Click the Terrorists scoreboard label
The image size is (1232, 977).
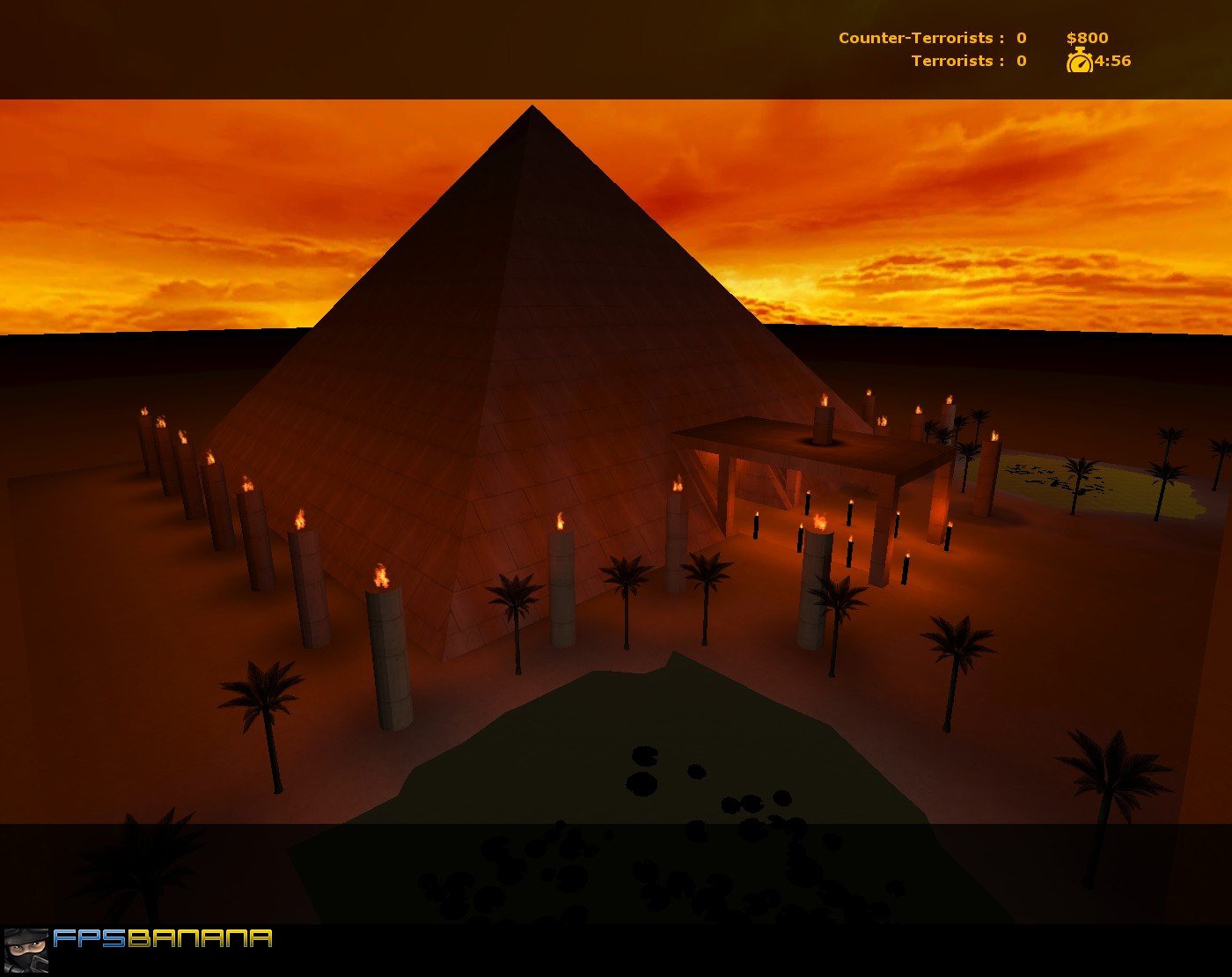coord(954,61)
